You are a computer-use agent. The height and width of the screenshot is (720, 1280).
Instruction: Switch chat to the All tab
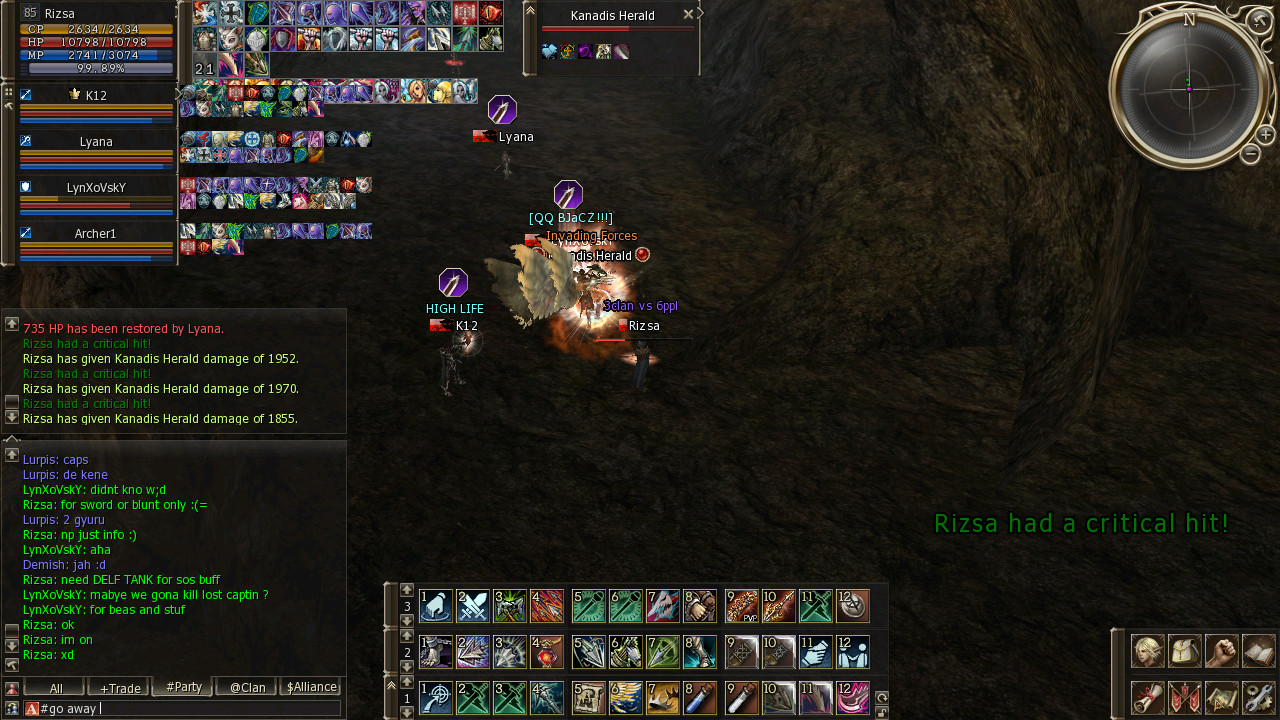[54, 687]
